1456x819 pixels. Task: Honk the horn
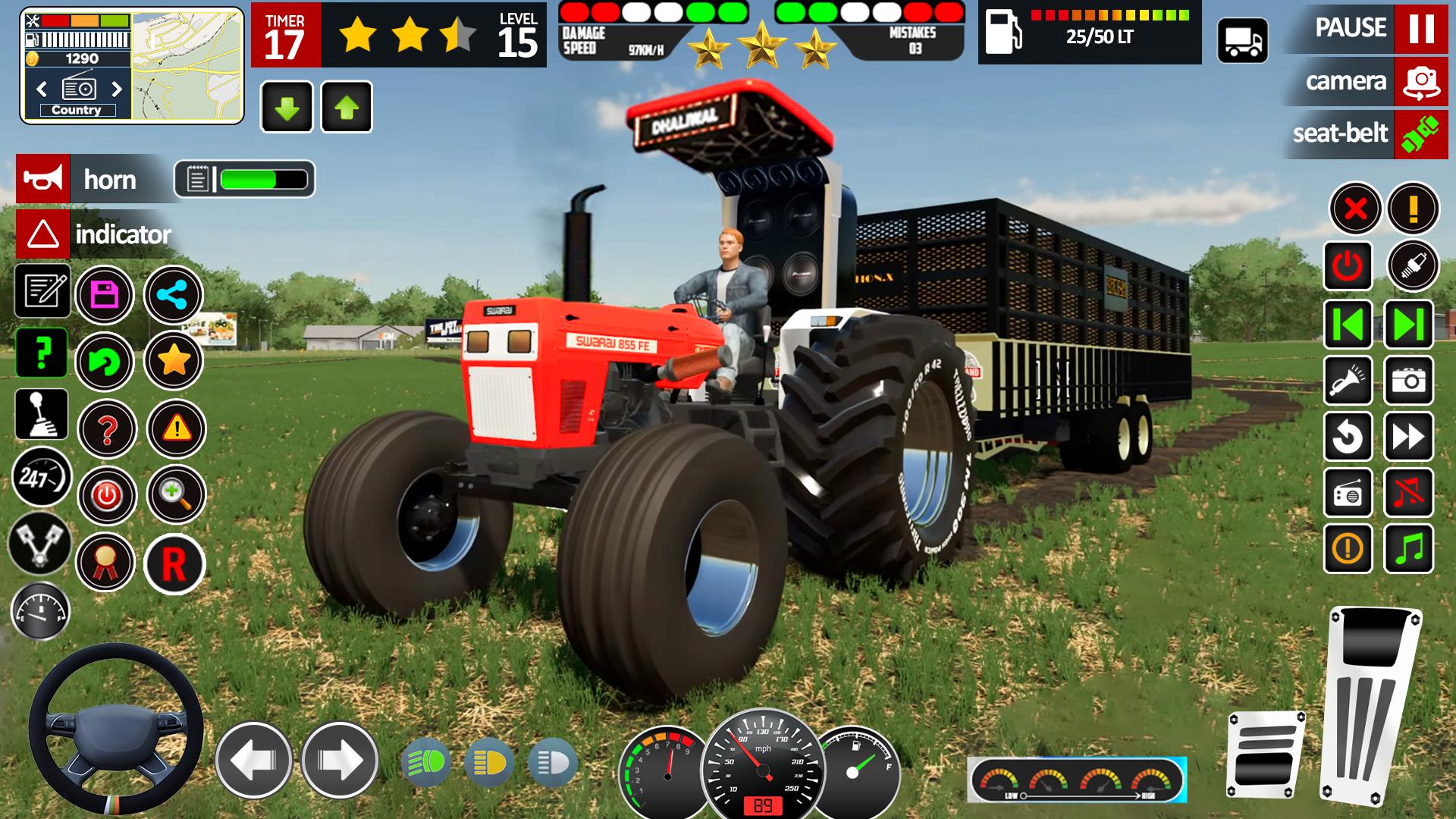43,179
